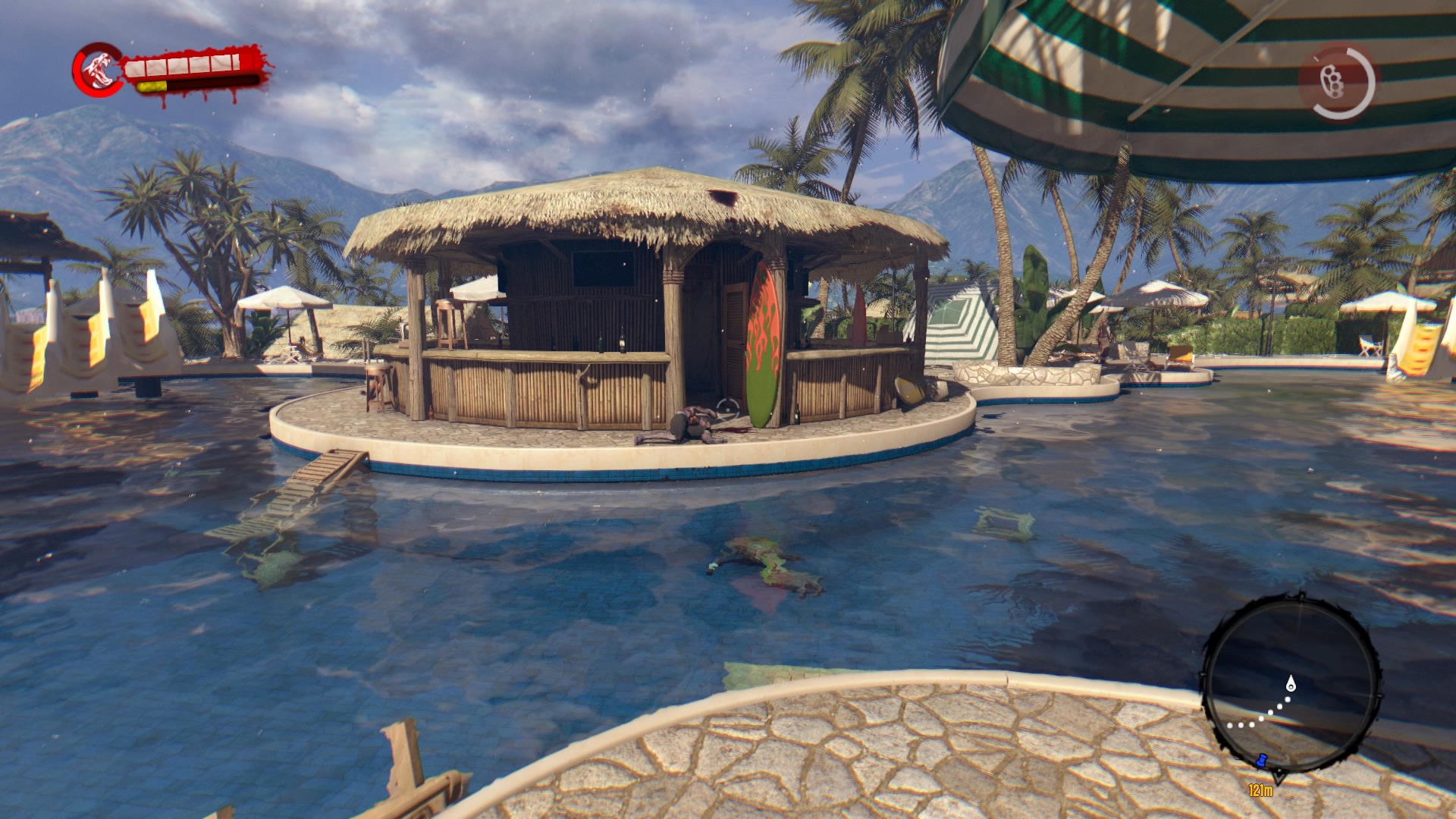Viewport: 1456px width, 819px height.
Task: Click the blue pin waypoint on the minimap
Action: click(x=1261, y=761)
